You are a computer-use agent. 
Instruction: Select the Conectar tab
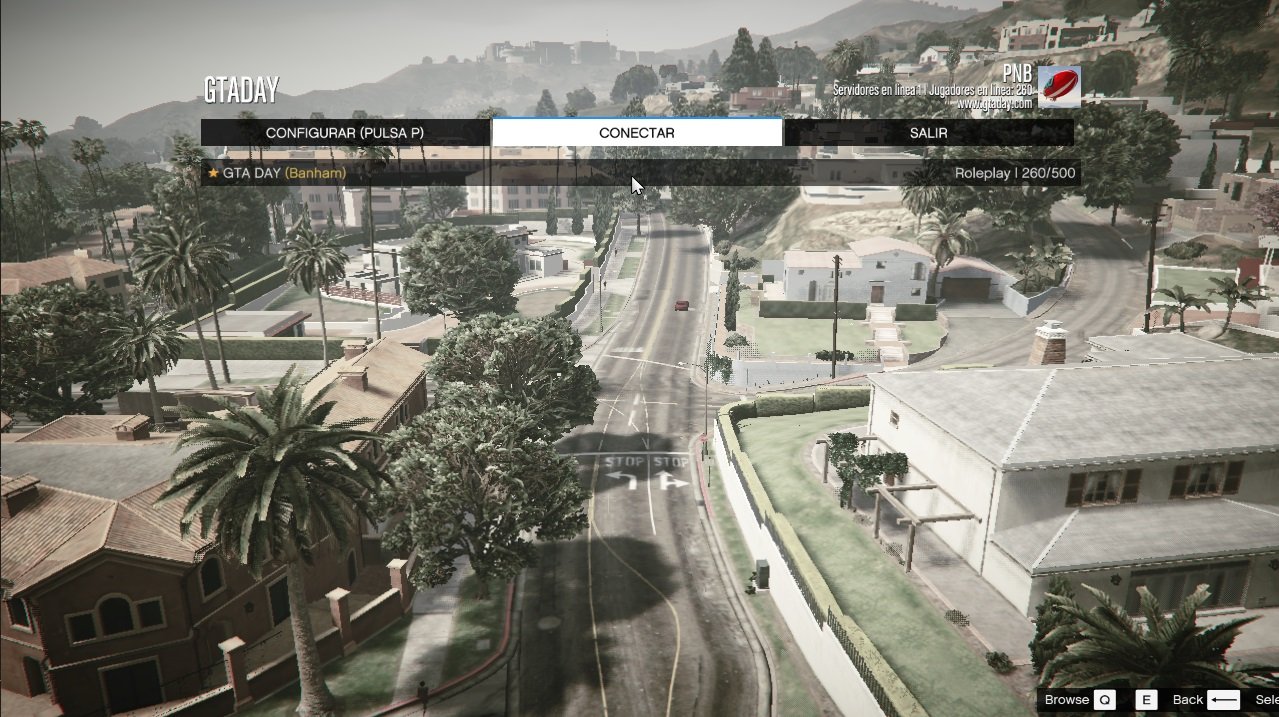point(637,133)
